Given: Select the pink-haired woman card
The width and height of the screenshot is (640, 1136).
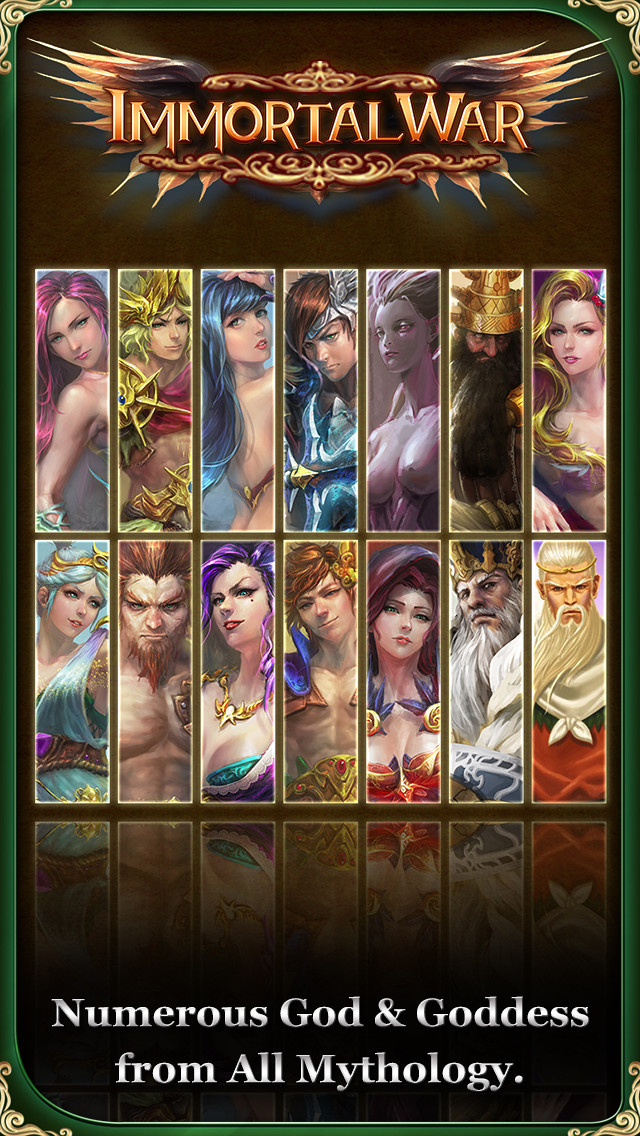Looking at the screenshot, I should [72, 400].
